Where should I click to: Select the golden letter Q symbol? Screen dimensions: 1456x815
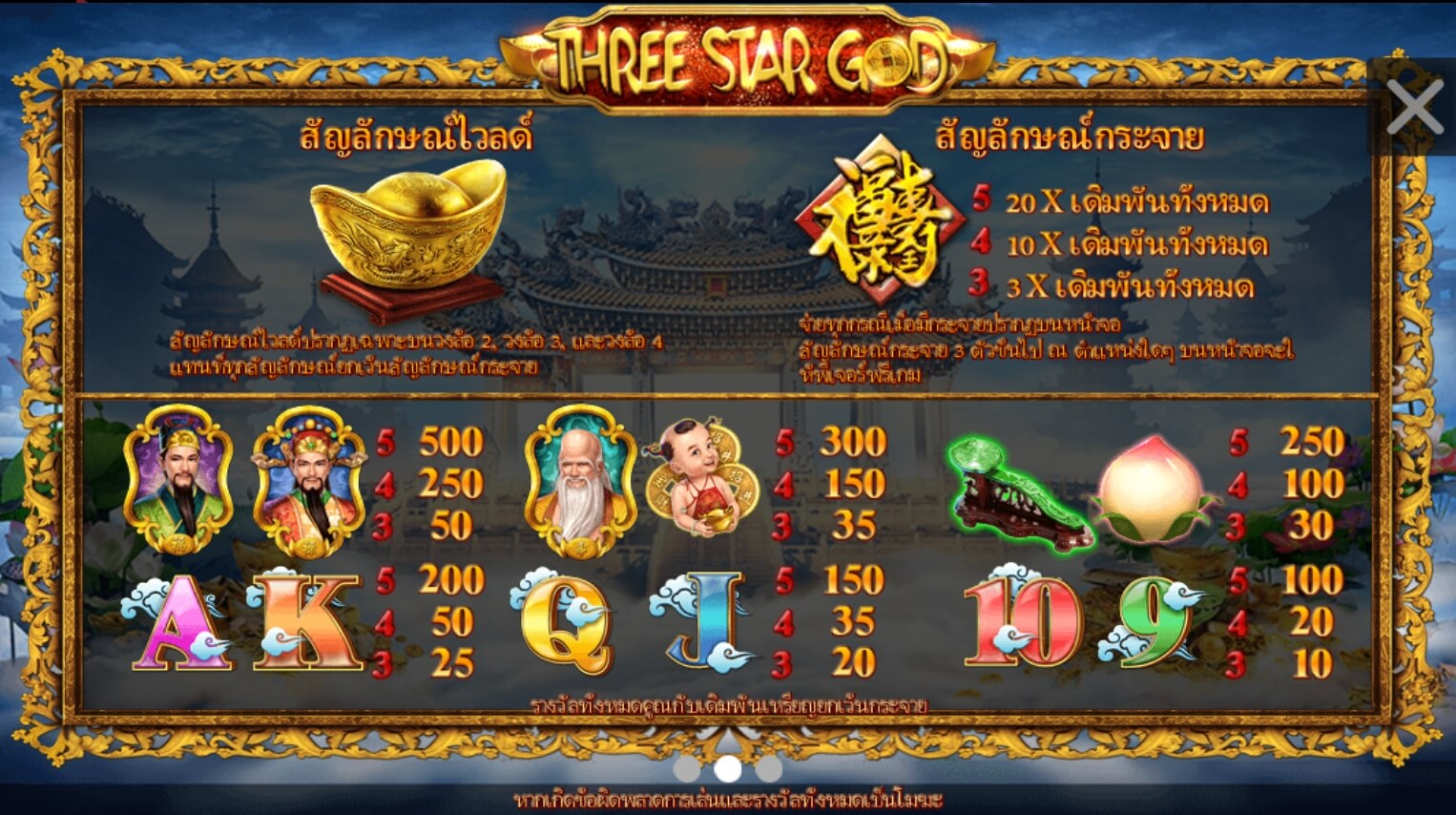coord(568,620)
